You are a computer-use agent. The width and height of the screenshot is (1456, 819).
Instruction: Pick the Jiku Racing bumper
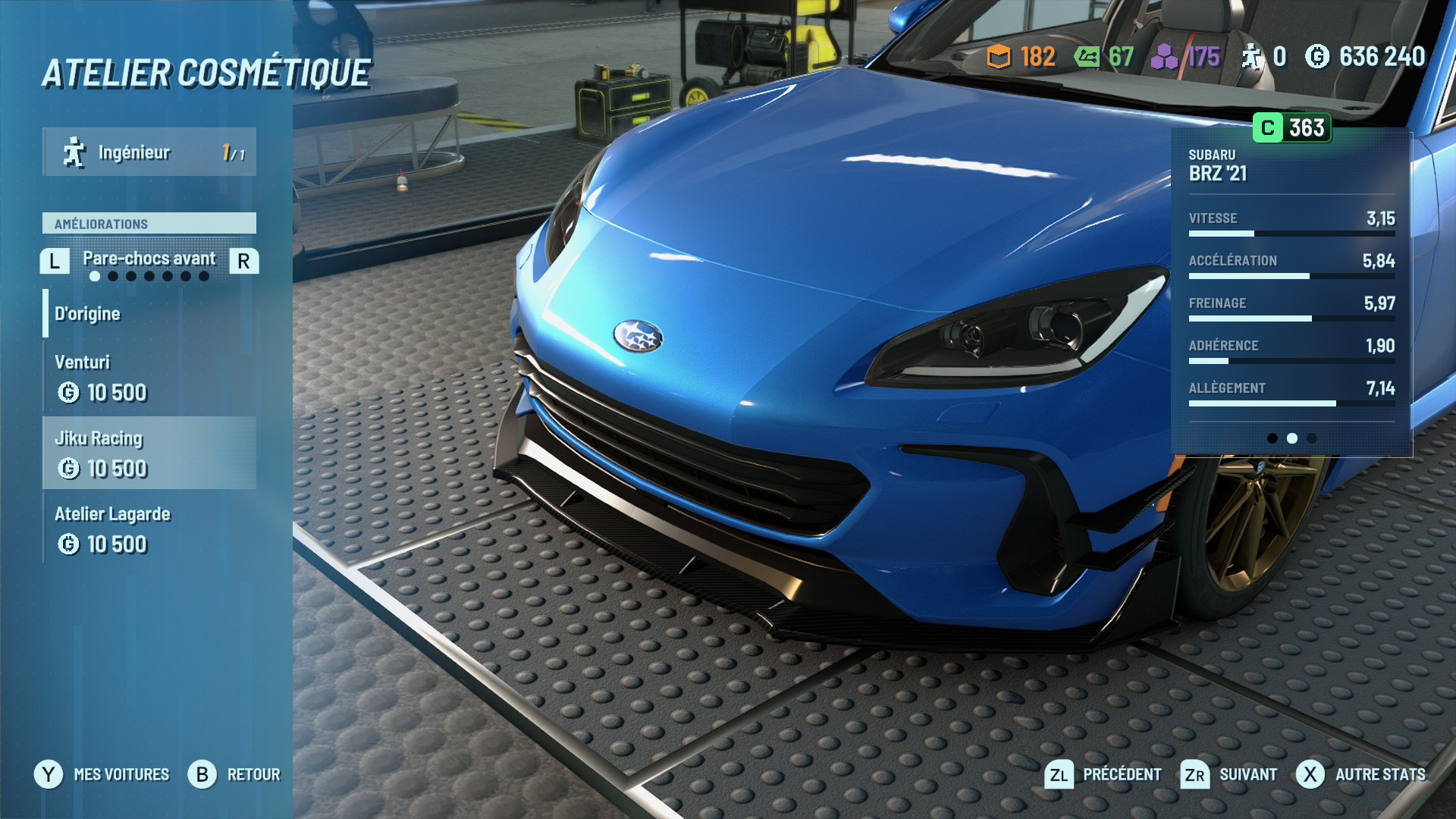[x=149, y=453]
